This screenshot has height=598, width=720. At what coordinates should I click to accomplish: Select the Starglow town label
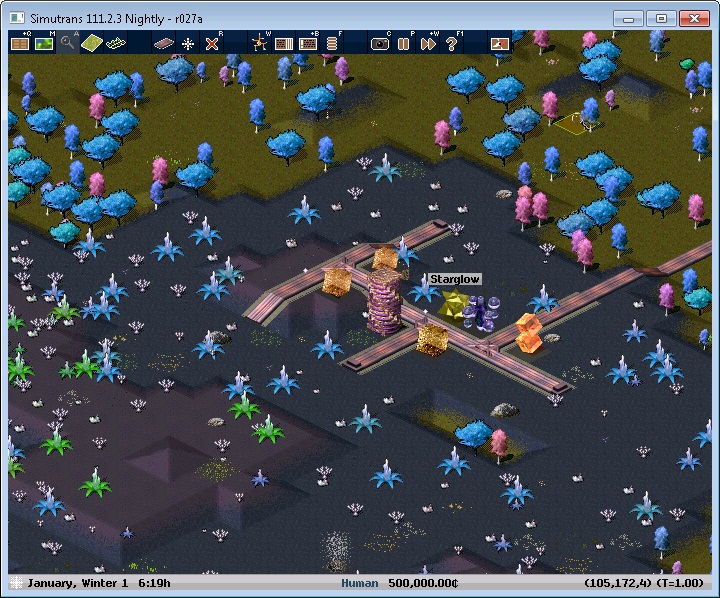point(455,279)
